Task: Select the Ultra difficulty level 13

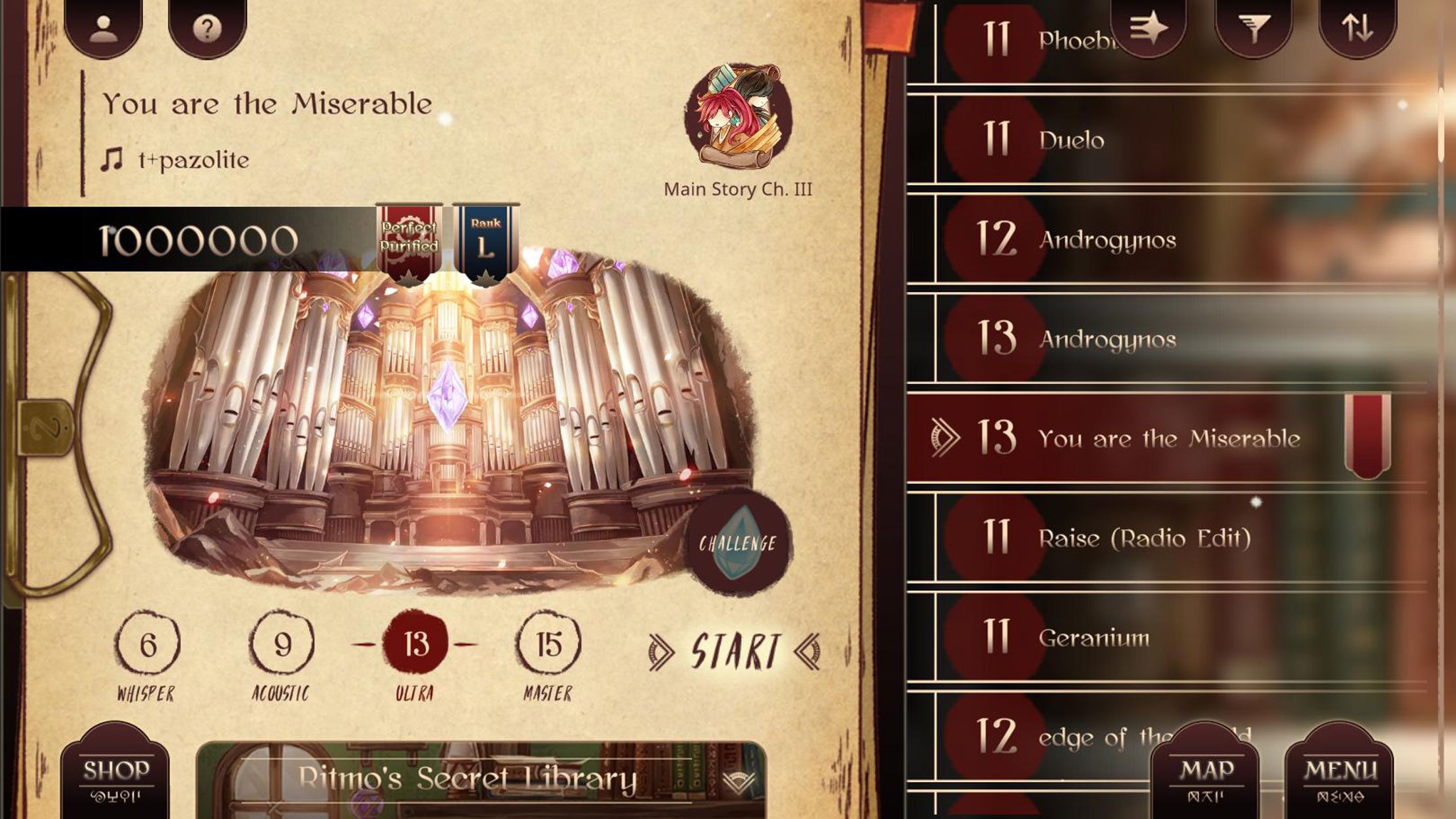Action: (x=415, y=644)
